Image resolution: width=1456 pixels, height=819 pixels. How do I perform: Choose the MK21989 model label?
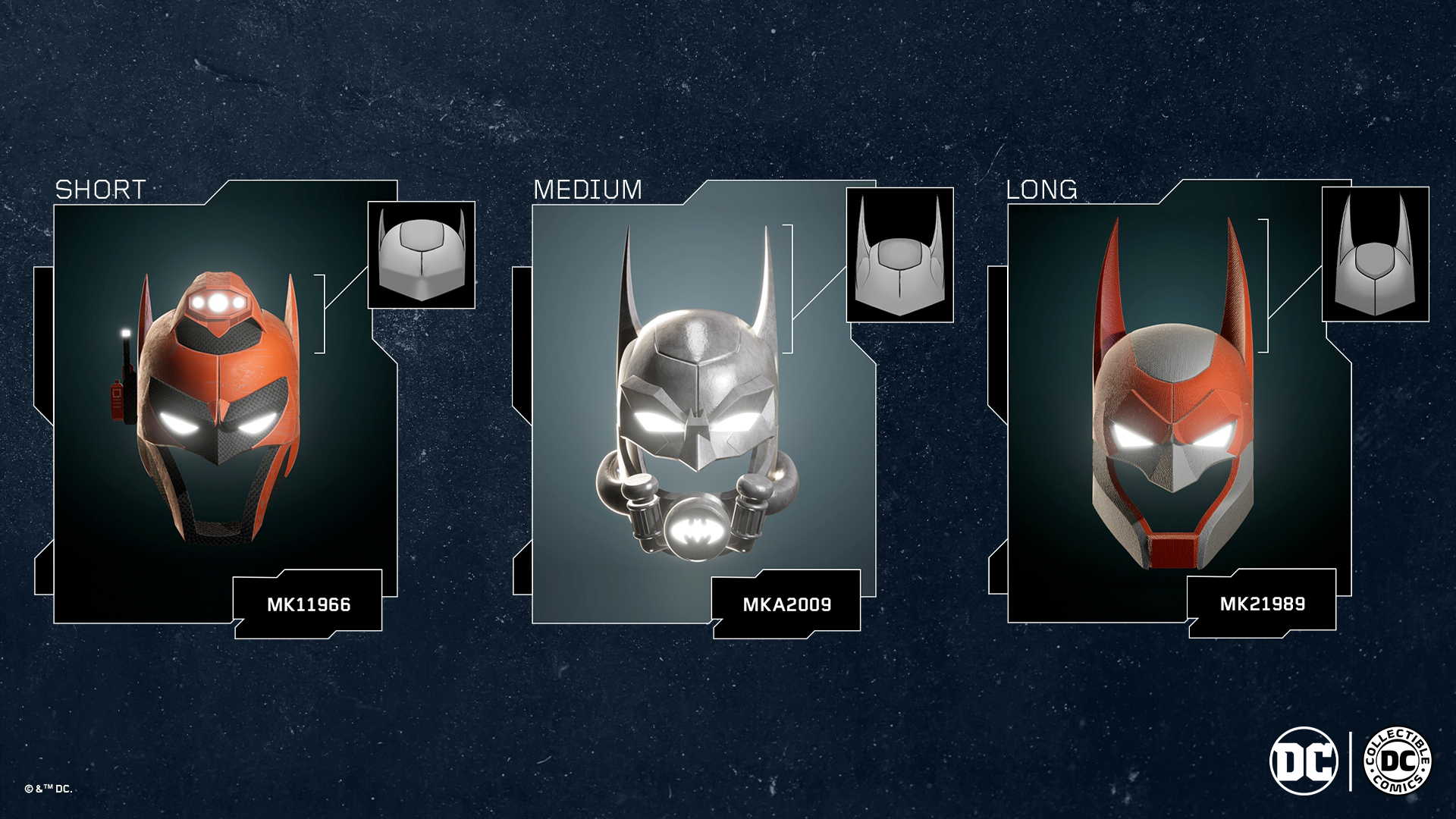1263,604
